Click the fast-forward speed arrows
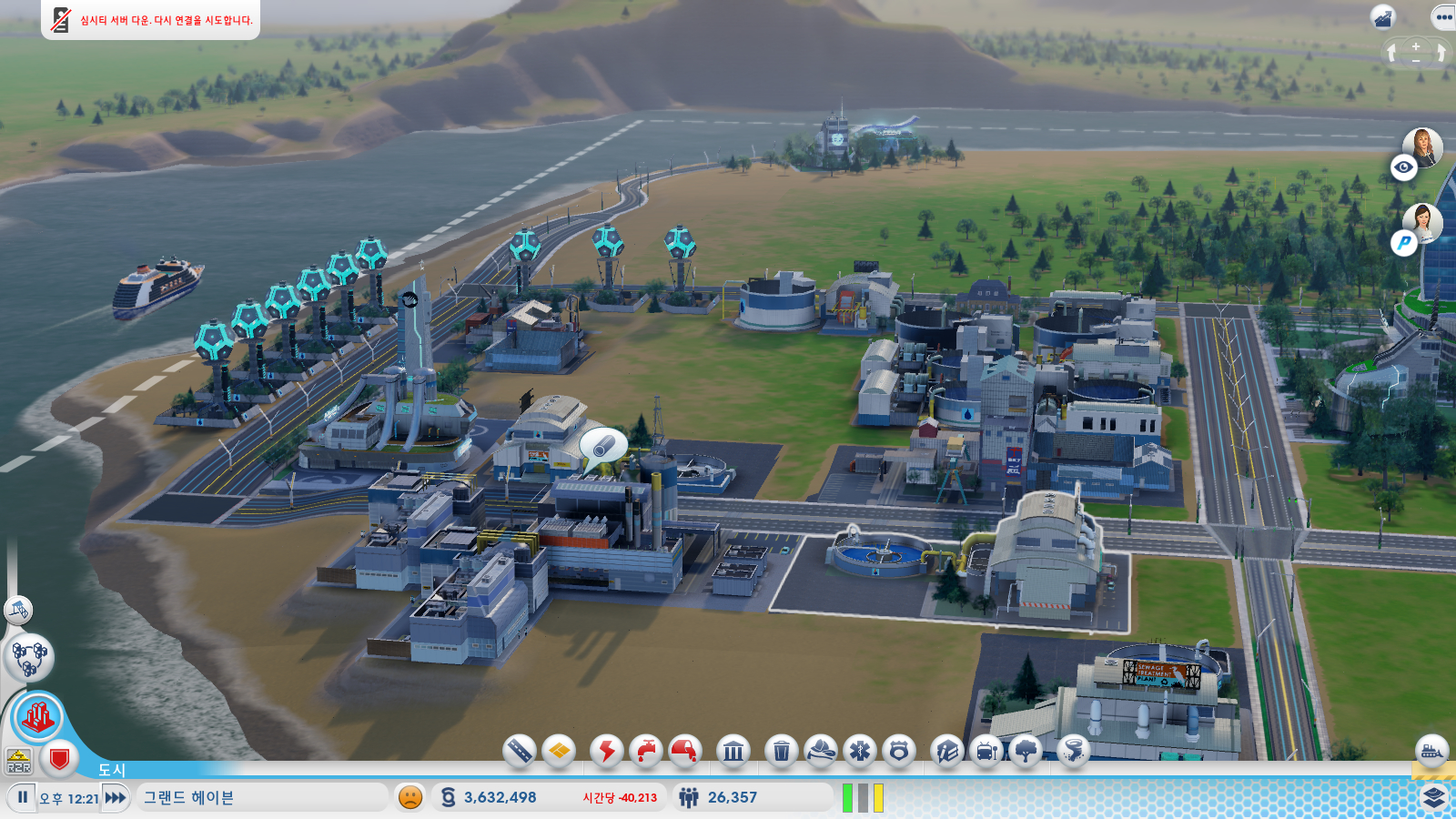 pos(116,797)
